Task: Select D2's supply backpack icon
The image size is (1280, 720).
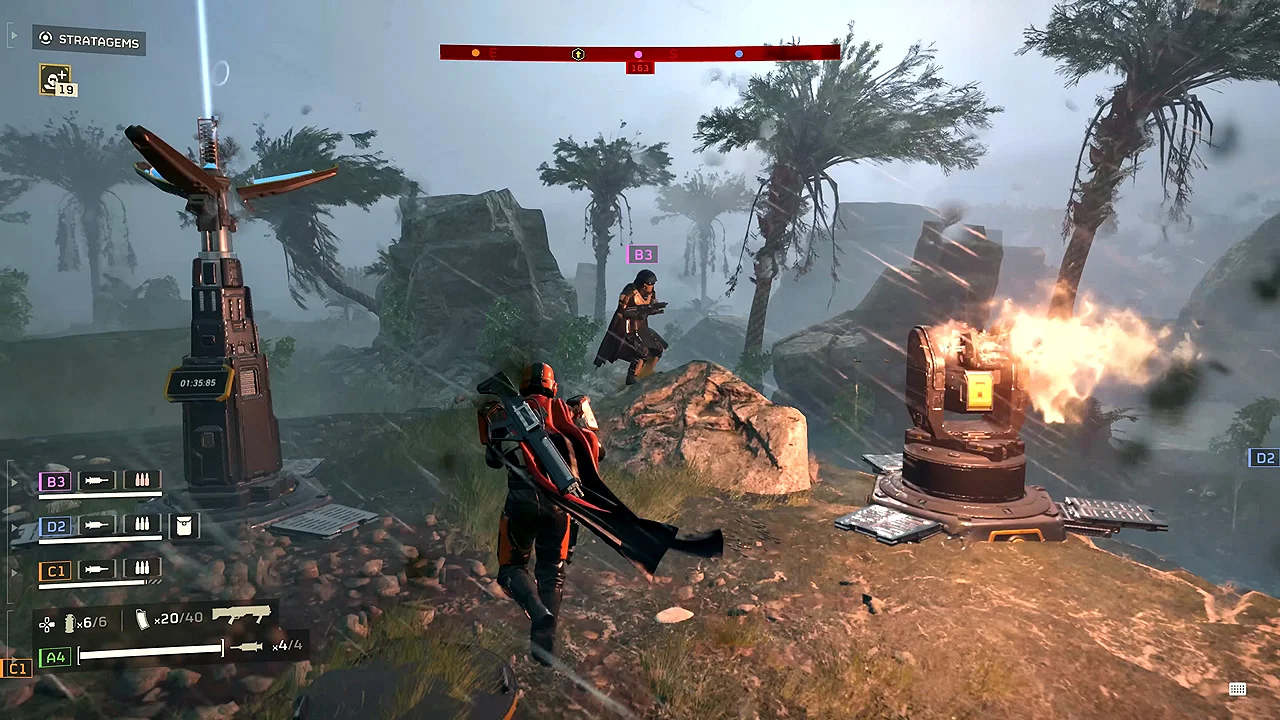Action: 186,525
